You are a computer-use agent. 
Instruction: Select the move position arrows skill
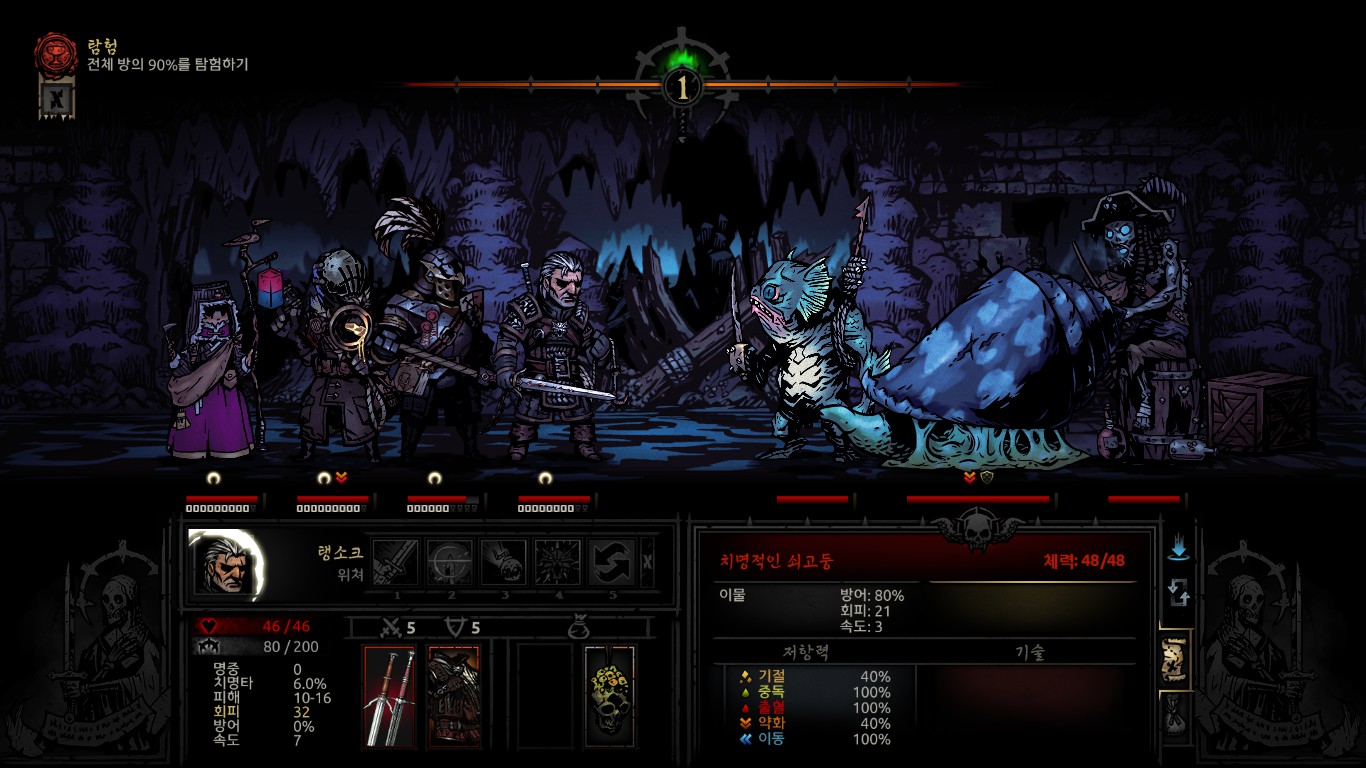coord(612,562)
